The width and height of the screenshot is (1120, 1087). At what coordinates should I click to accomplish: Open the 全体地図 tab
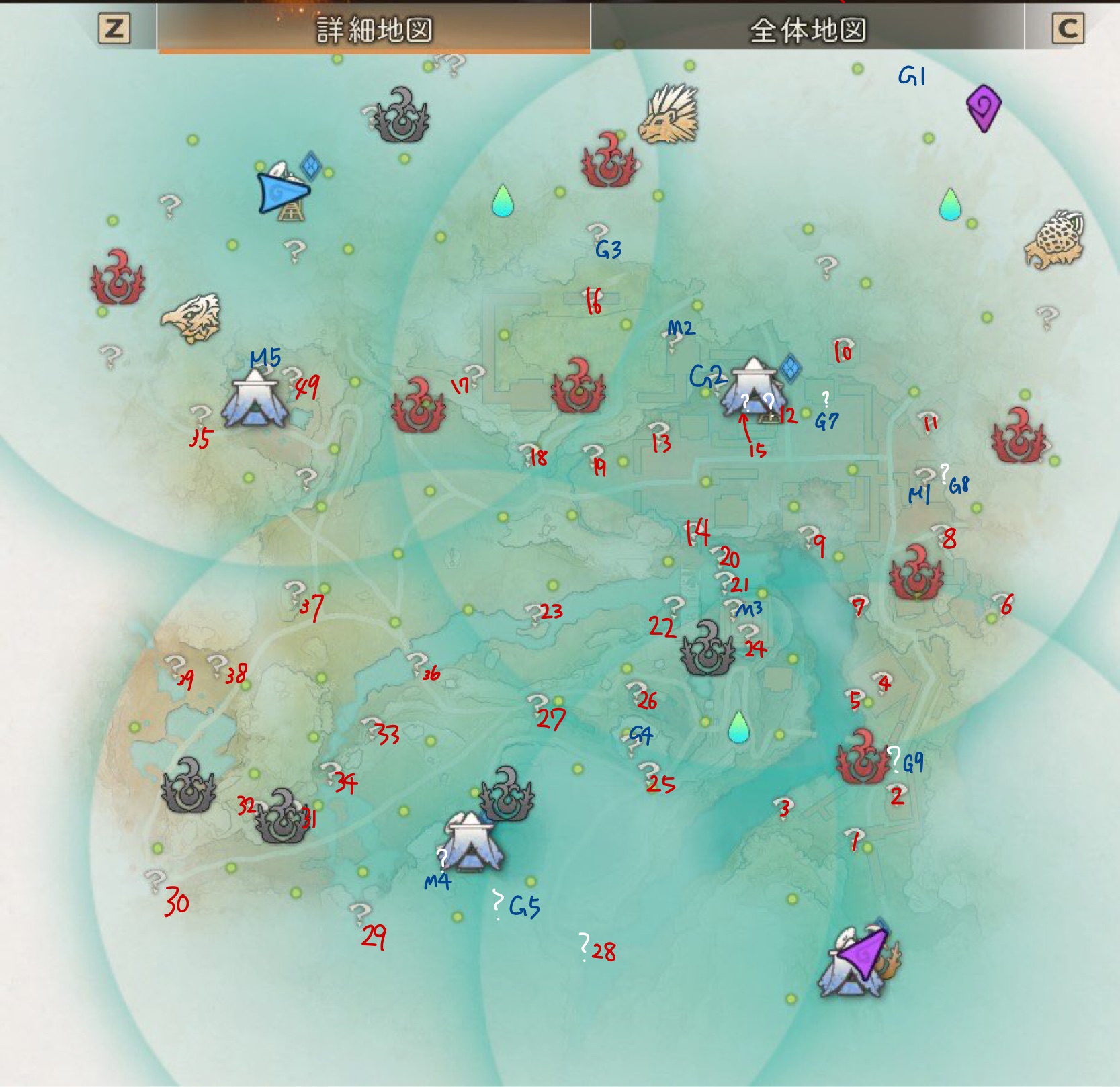point(807,29)
